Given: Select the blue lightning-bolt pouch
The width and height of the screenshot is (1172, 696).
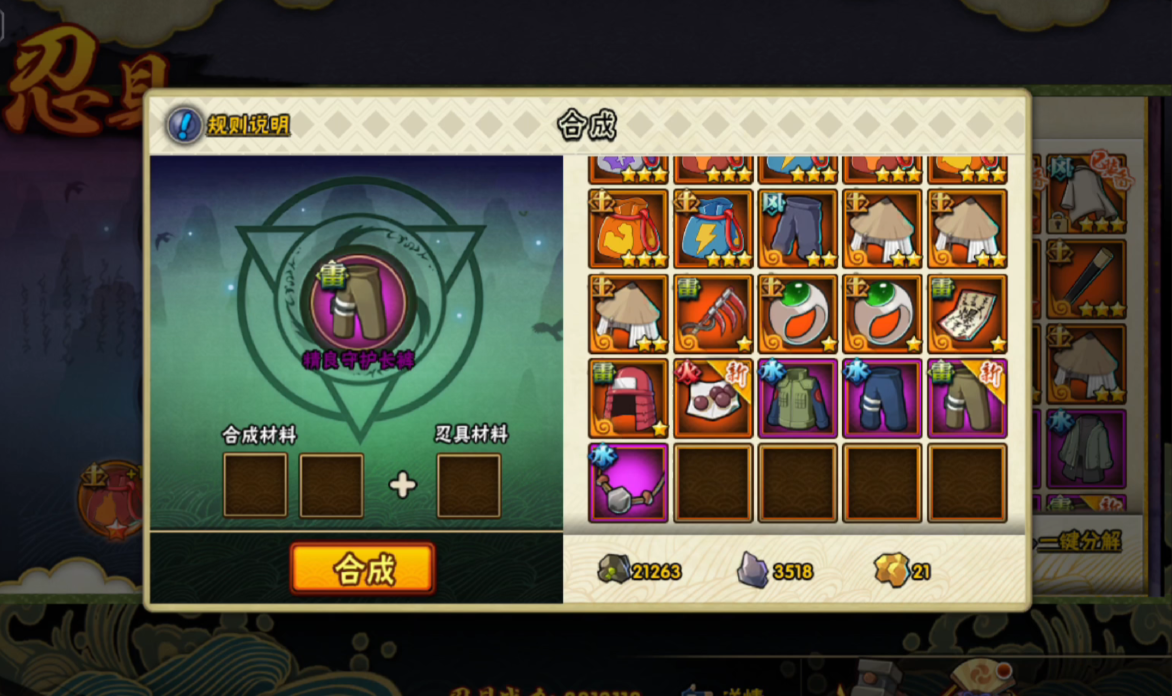Looking at the screenshot, I should click(713, 229).
